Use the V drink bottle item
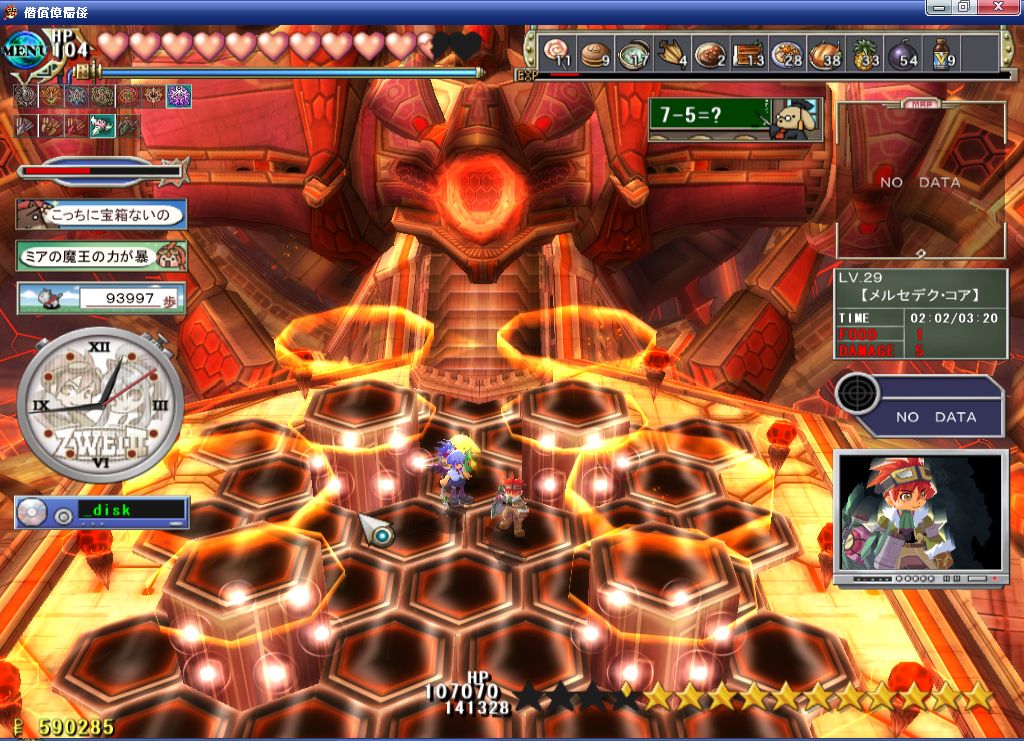Image resolution: width=1024 pixels, height=741 pixels. click(942, 52)
